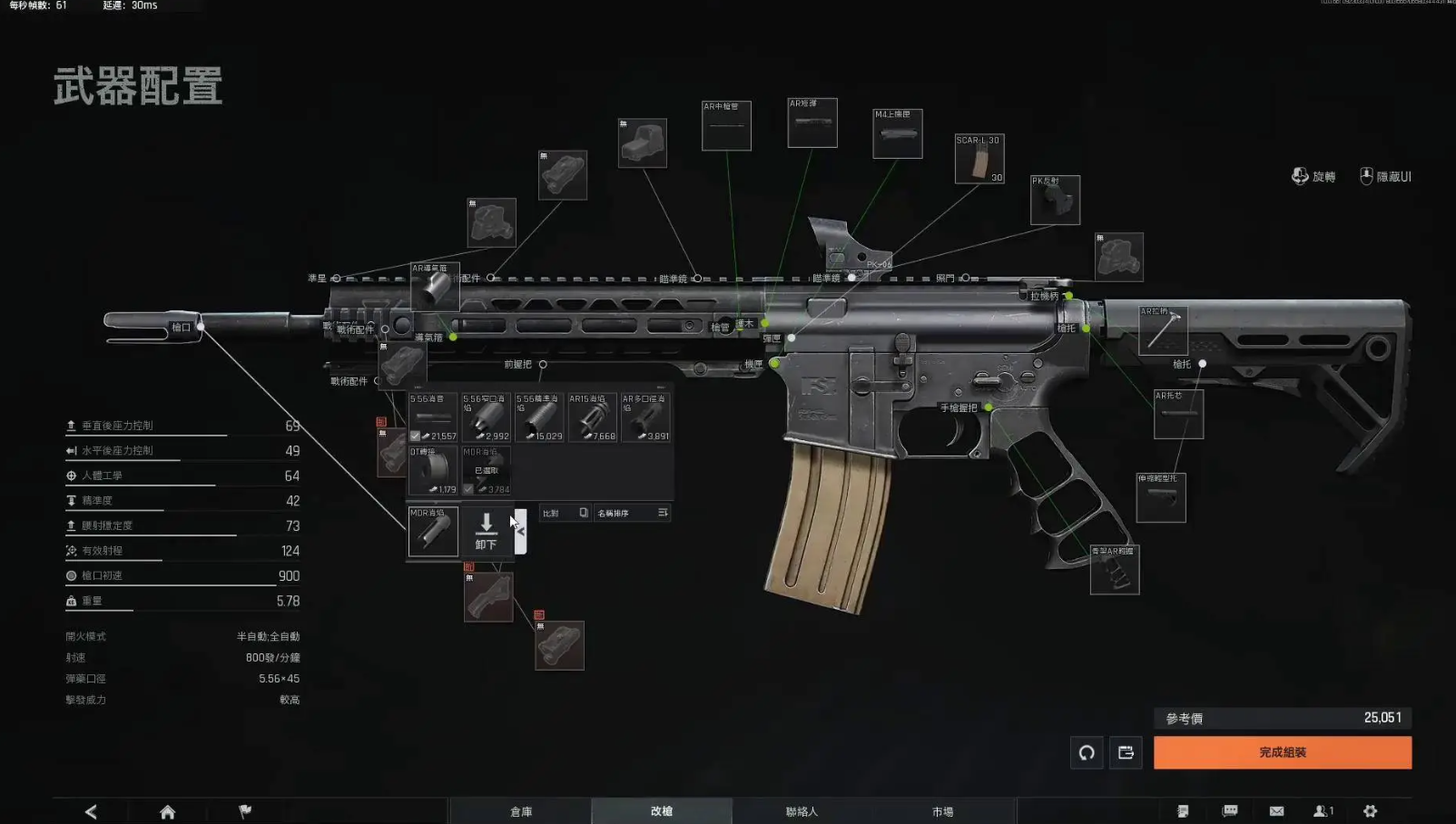The image size is (1456, 824).
Task: Open the SCAR-L 30 magazine slot
Action: point(979,159)
